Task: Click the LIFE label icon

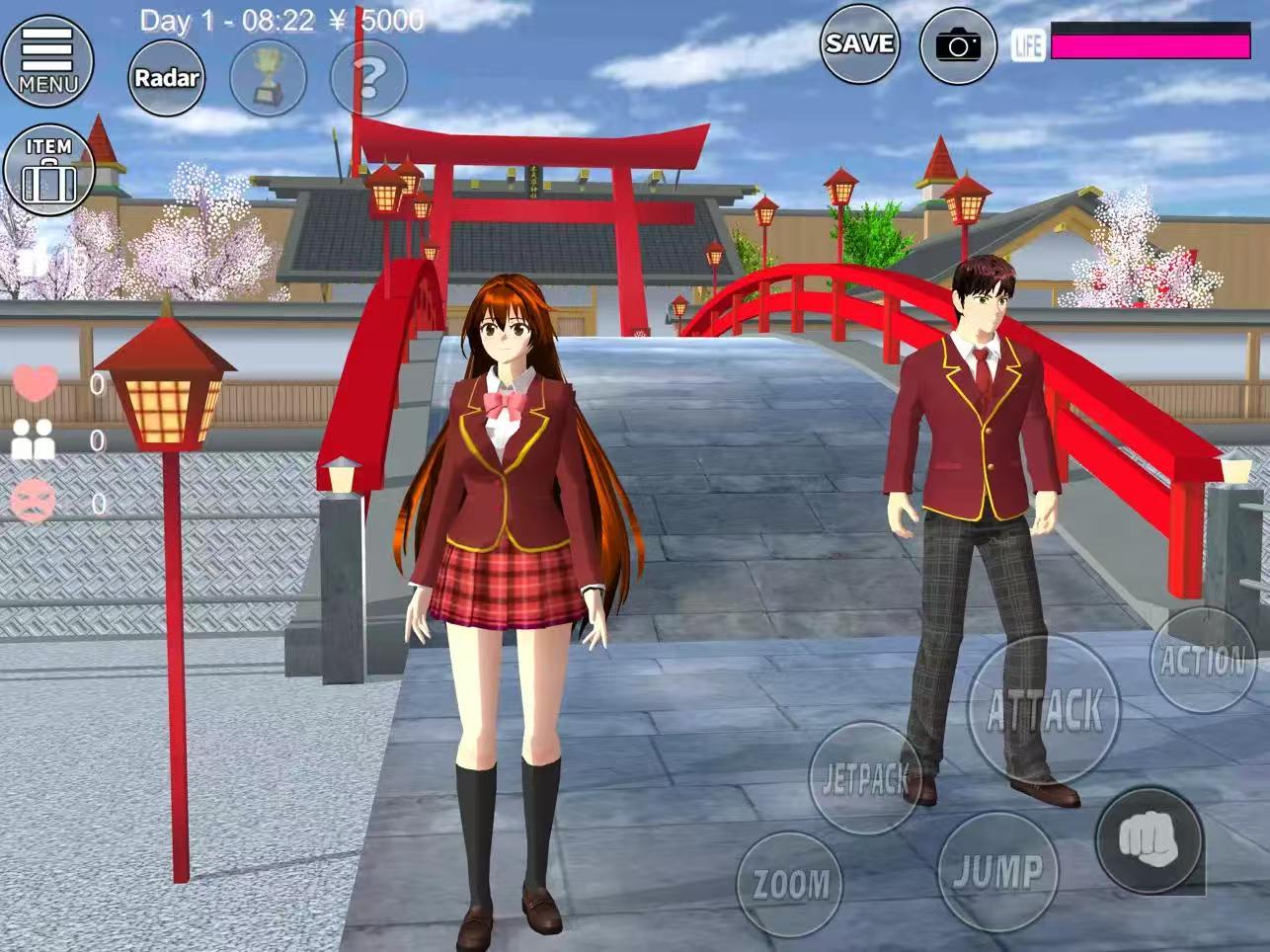Action: click(1029, 43)
